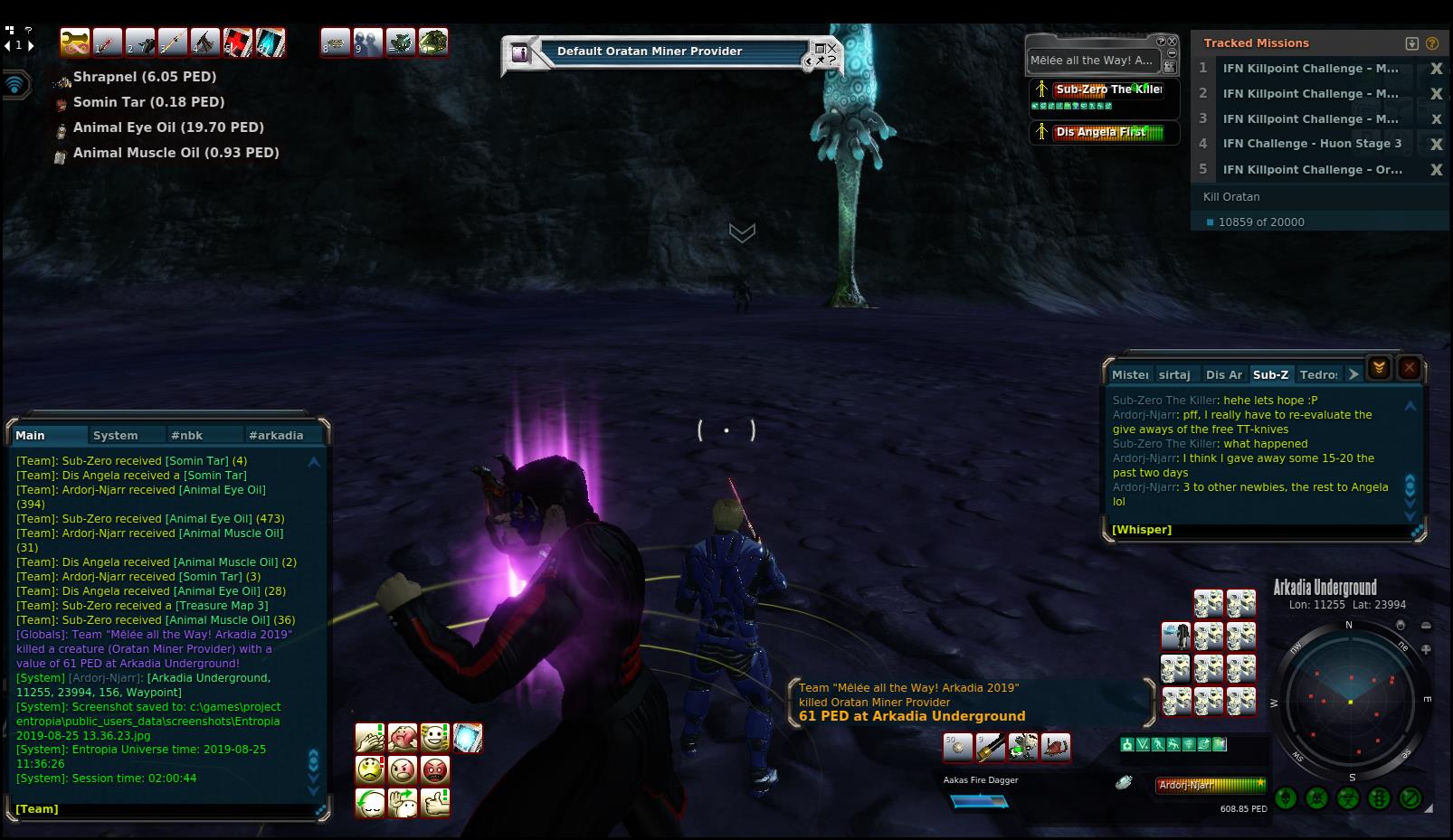Collapse the Tracked Missions panel
Screen dimensions: 1453x840
tap(1411, 43)
